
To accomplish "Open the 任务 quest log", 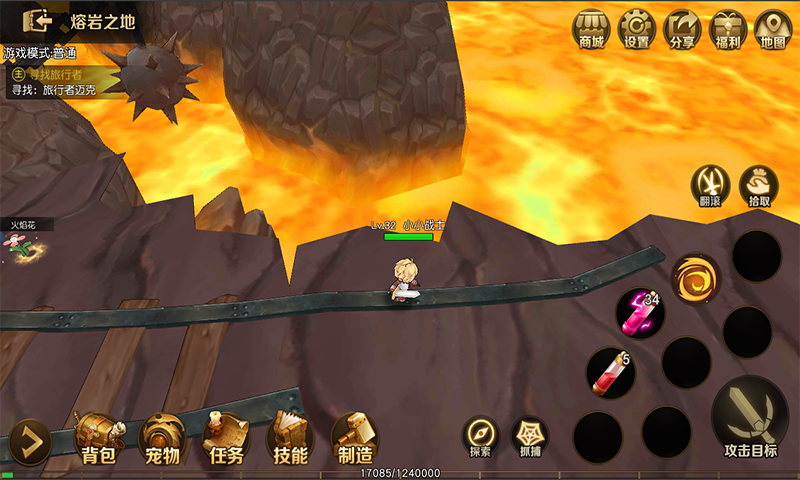I will [224, 440].
